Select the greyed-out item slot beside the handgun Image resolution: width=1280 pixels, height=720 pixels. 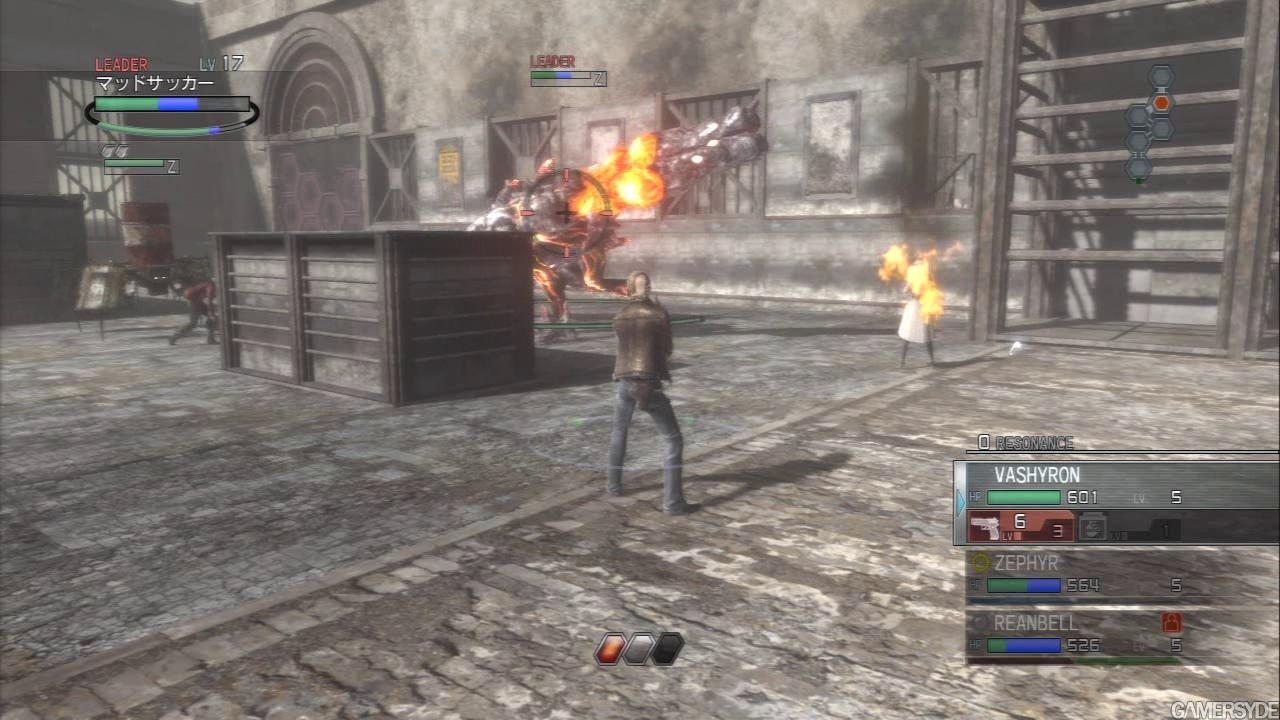click(x=1130, y=528)
